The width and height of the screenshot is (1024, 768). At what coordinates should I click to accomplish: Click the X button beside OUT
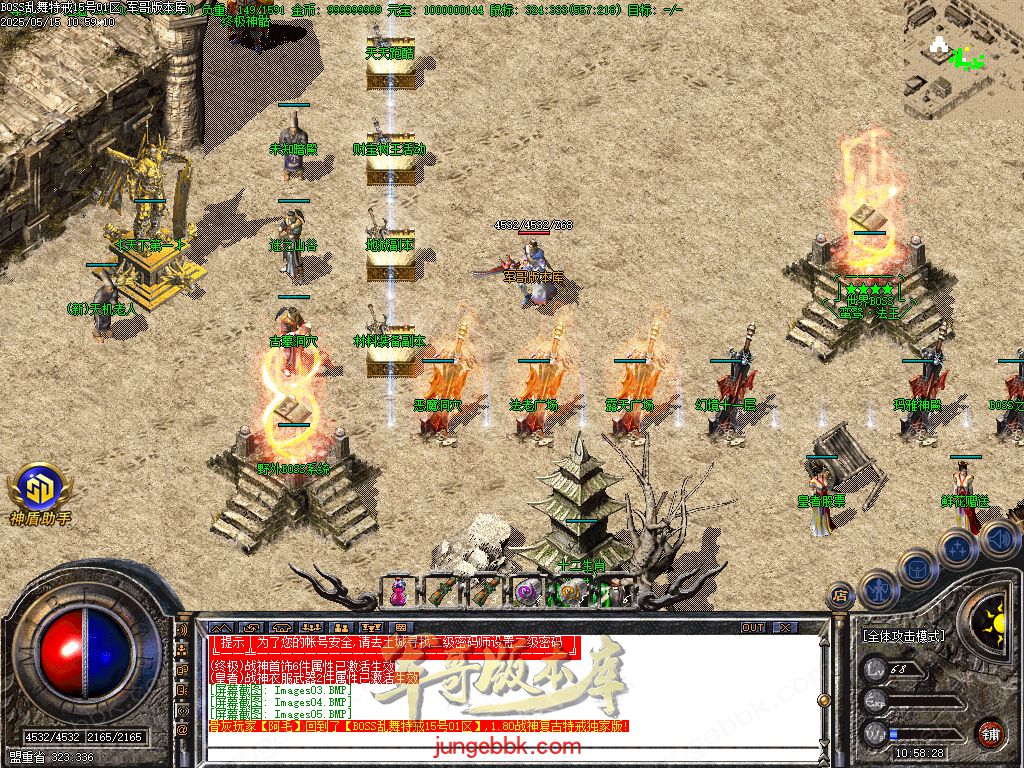point(784,627)
